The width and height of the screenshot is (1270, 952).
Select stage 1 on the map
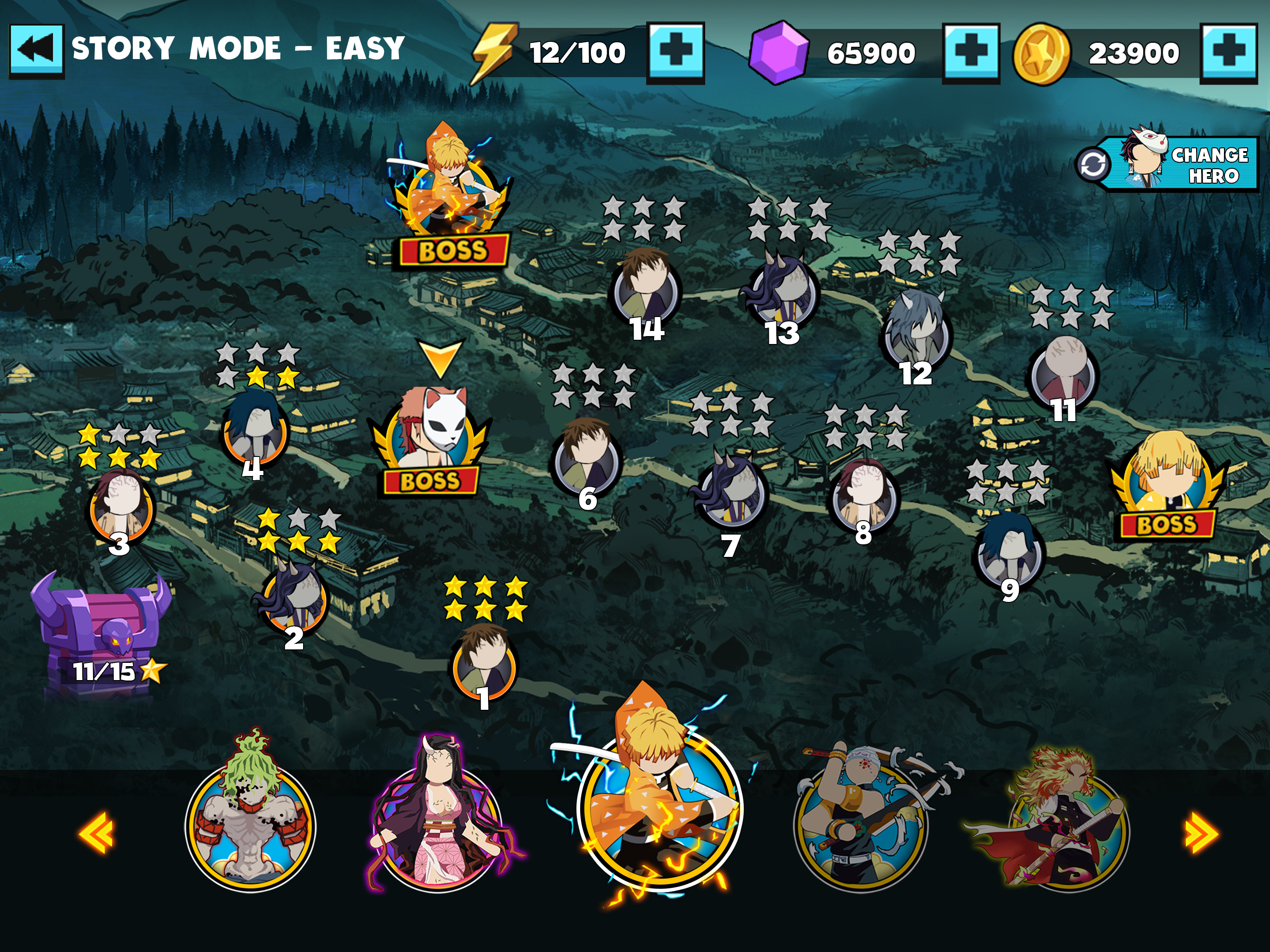(x=484, y=663)
